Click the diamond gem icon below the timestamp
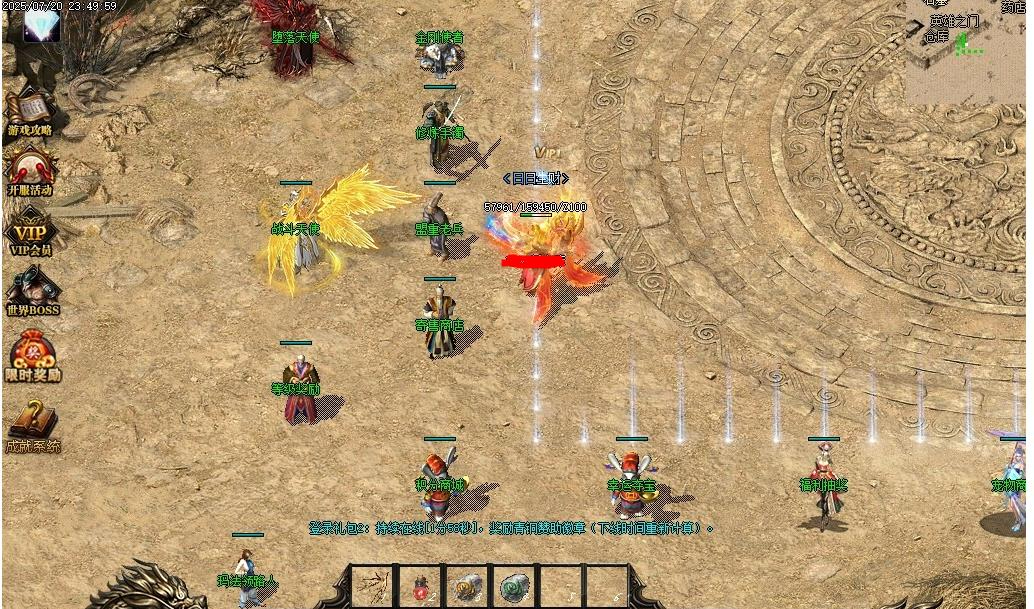Viewport: 1034px width, 609px height. tap(42, 27)
